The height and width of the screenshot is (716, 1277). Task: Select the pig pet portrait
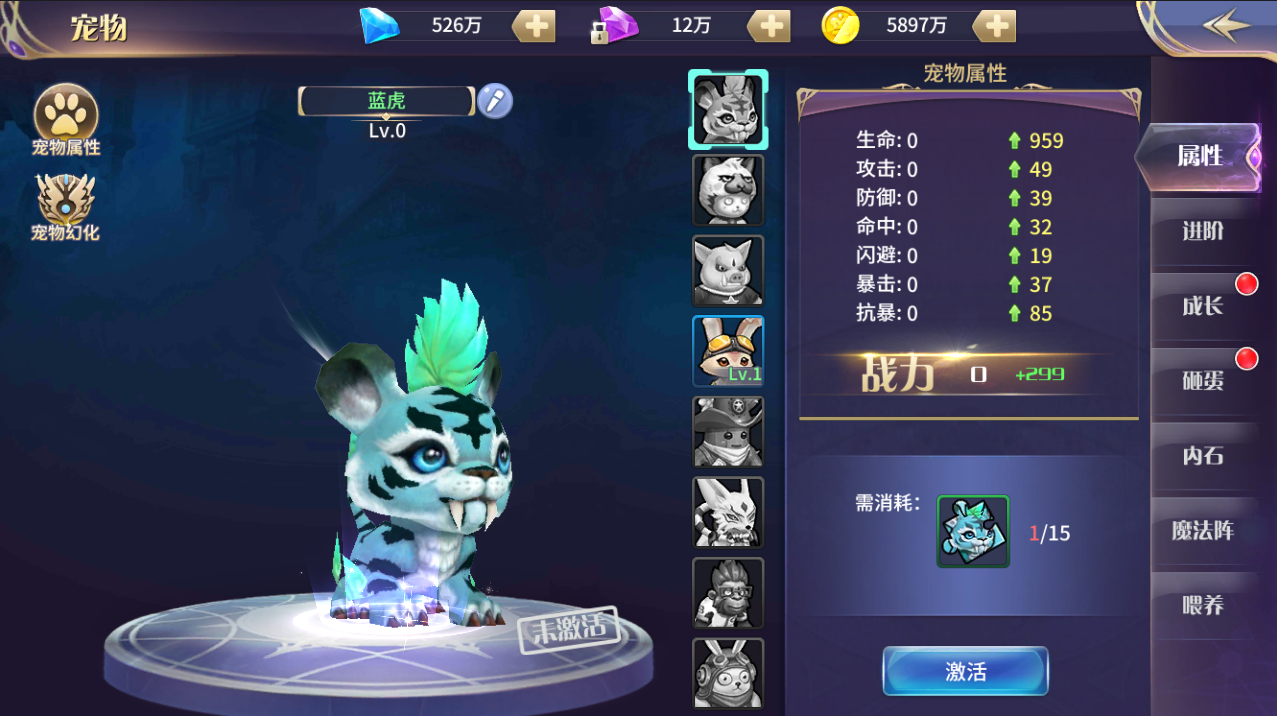tap(728, 271)
